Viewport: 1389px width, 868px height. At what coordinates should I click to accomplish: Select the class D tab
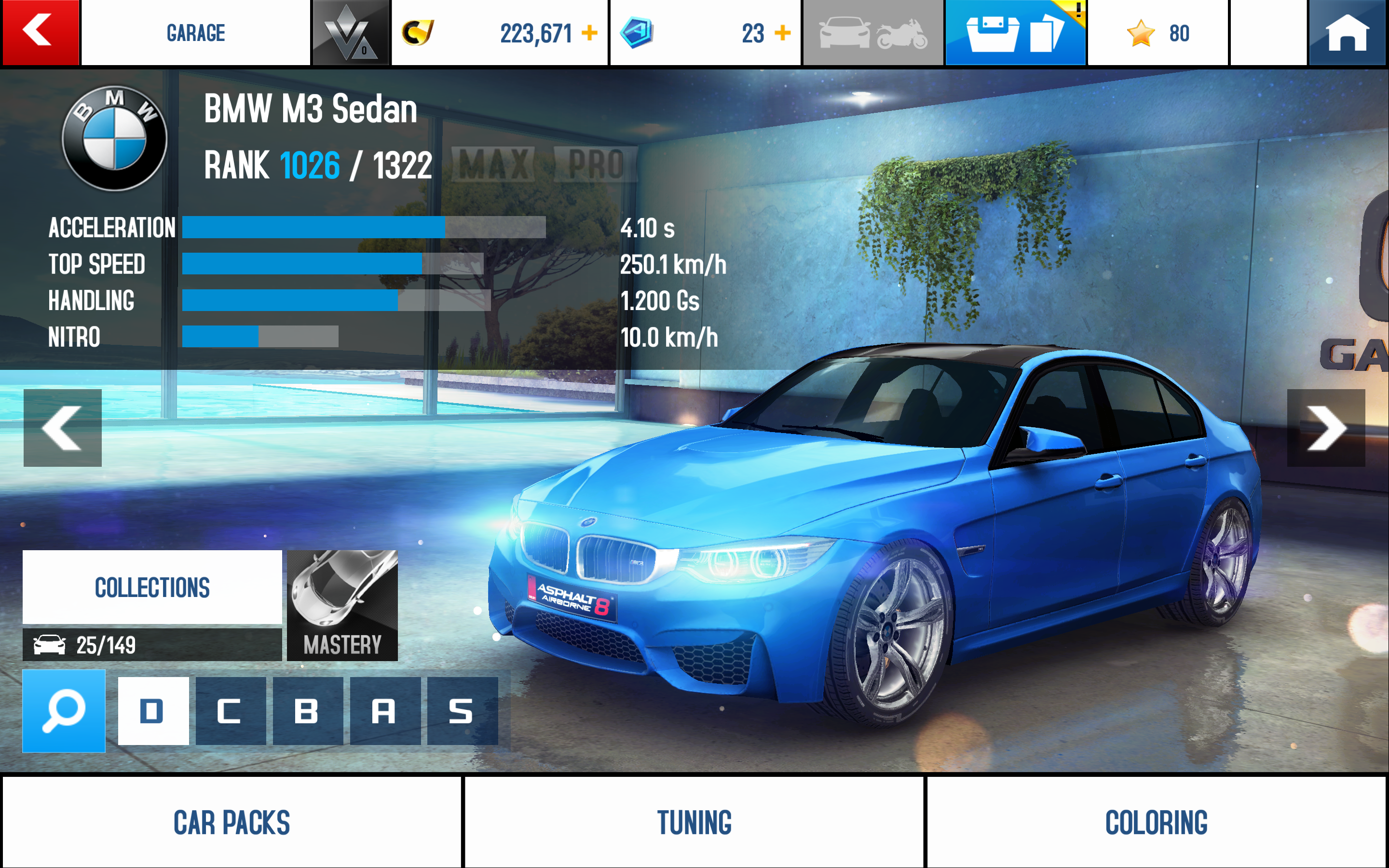point(153,711)
